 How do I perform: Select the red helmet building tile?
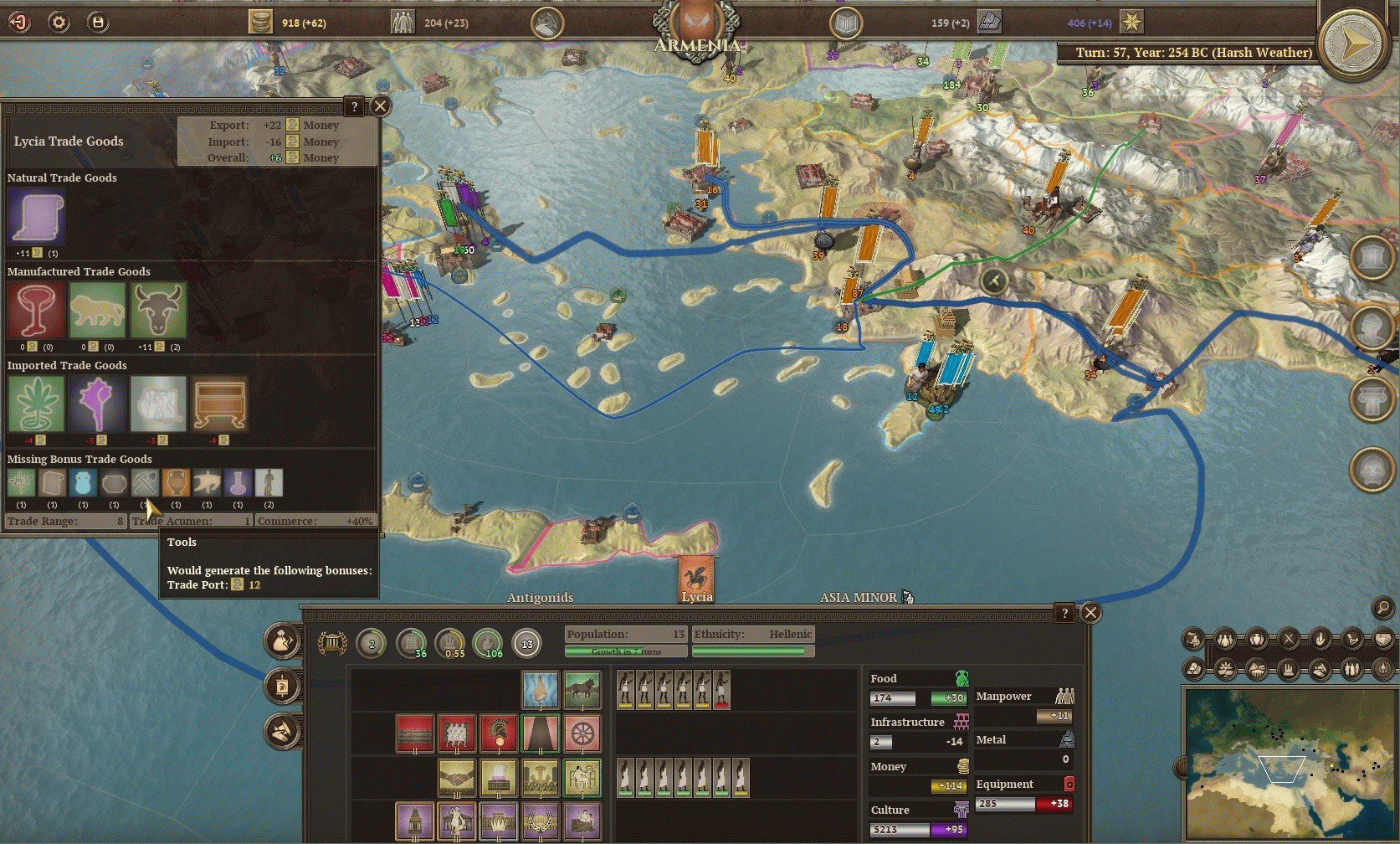coord(499,733)
